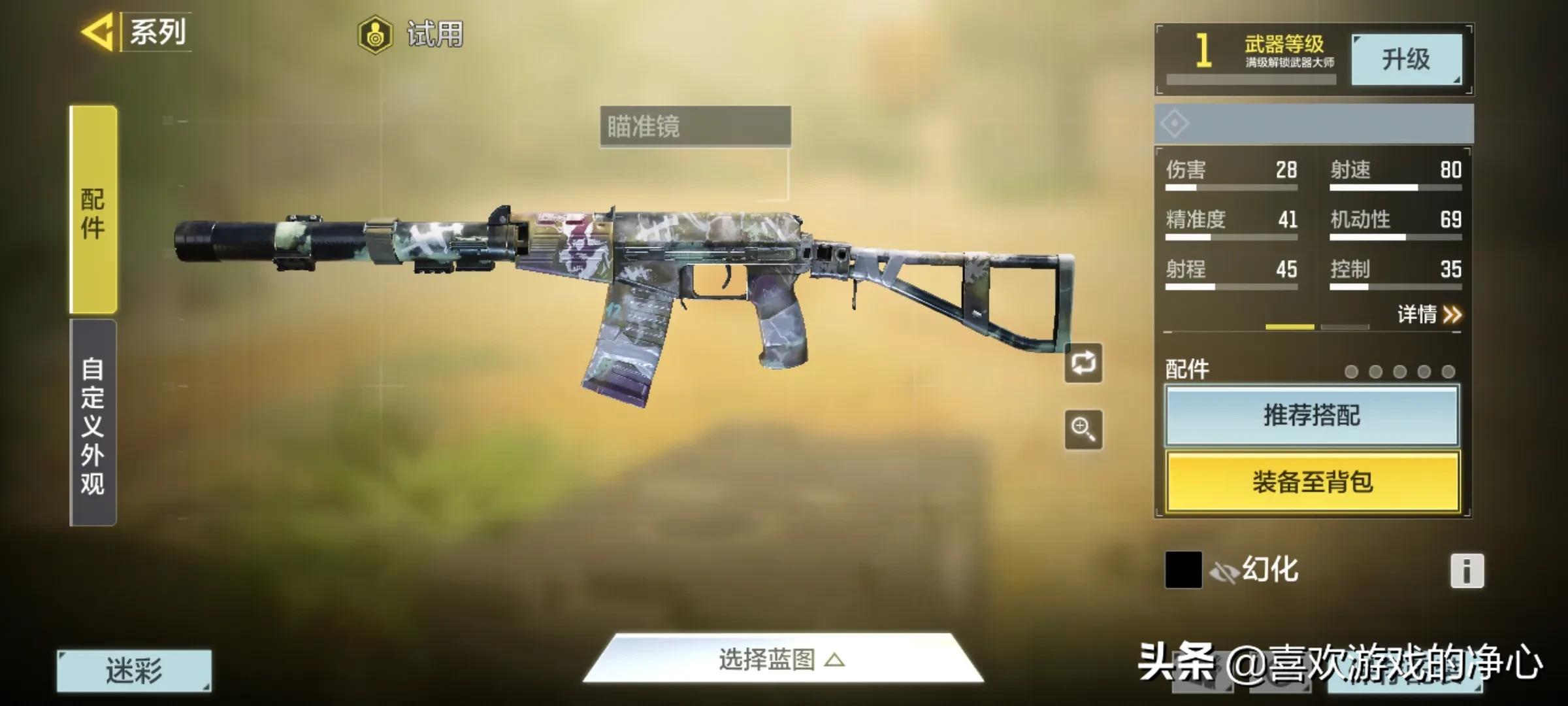Screen dimensions: 1568x706
Task: Click the 推荐搭配 recommended loadout button
Action: click(x=1311, y=416)
